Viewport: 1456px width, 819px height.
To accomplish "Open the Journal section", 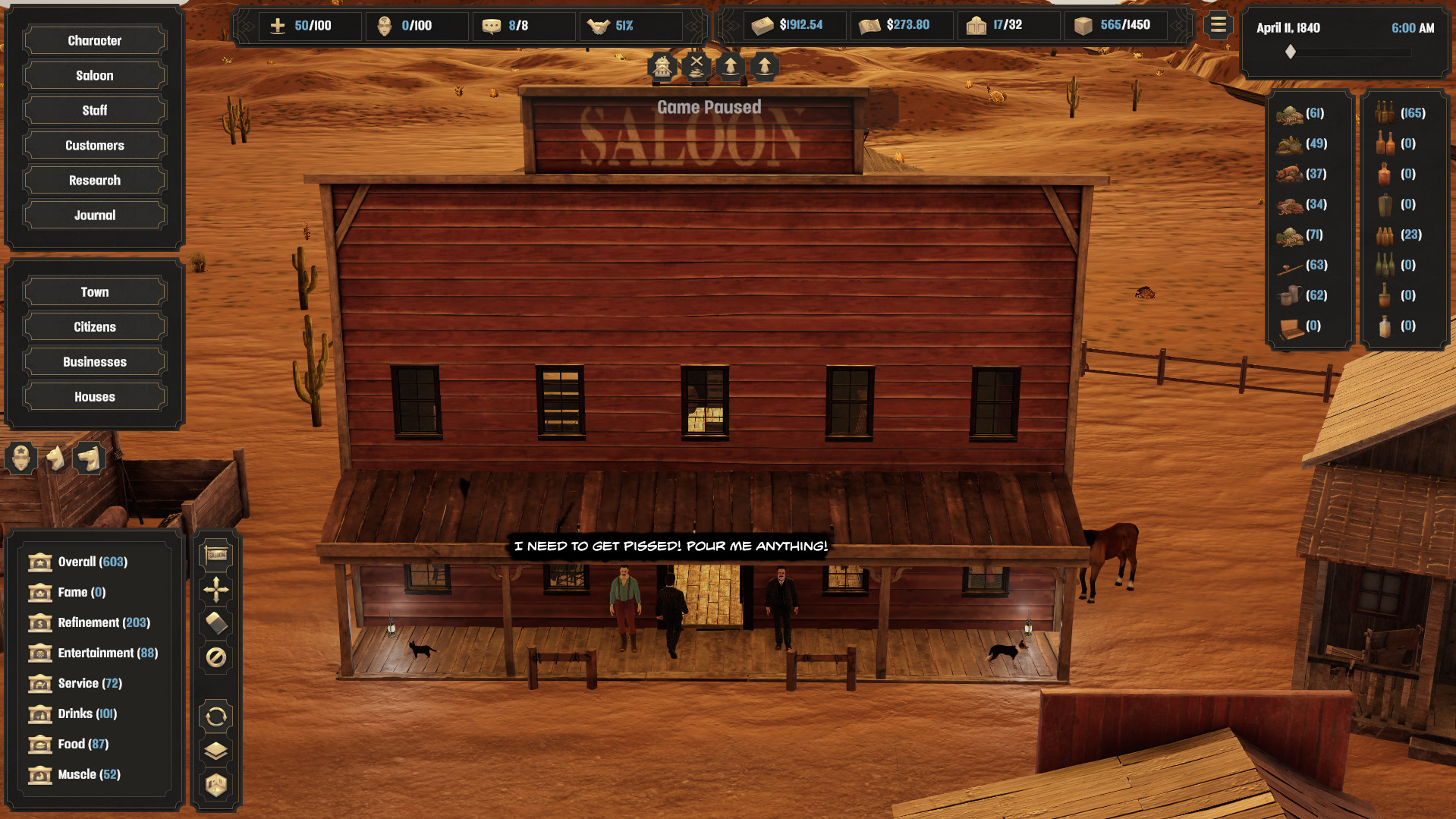I will tap(93, 215).
